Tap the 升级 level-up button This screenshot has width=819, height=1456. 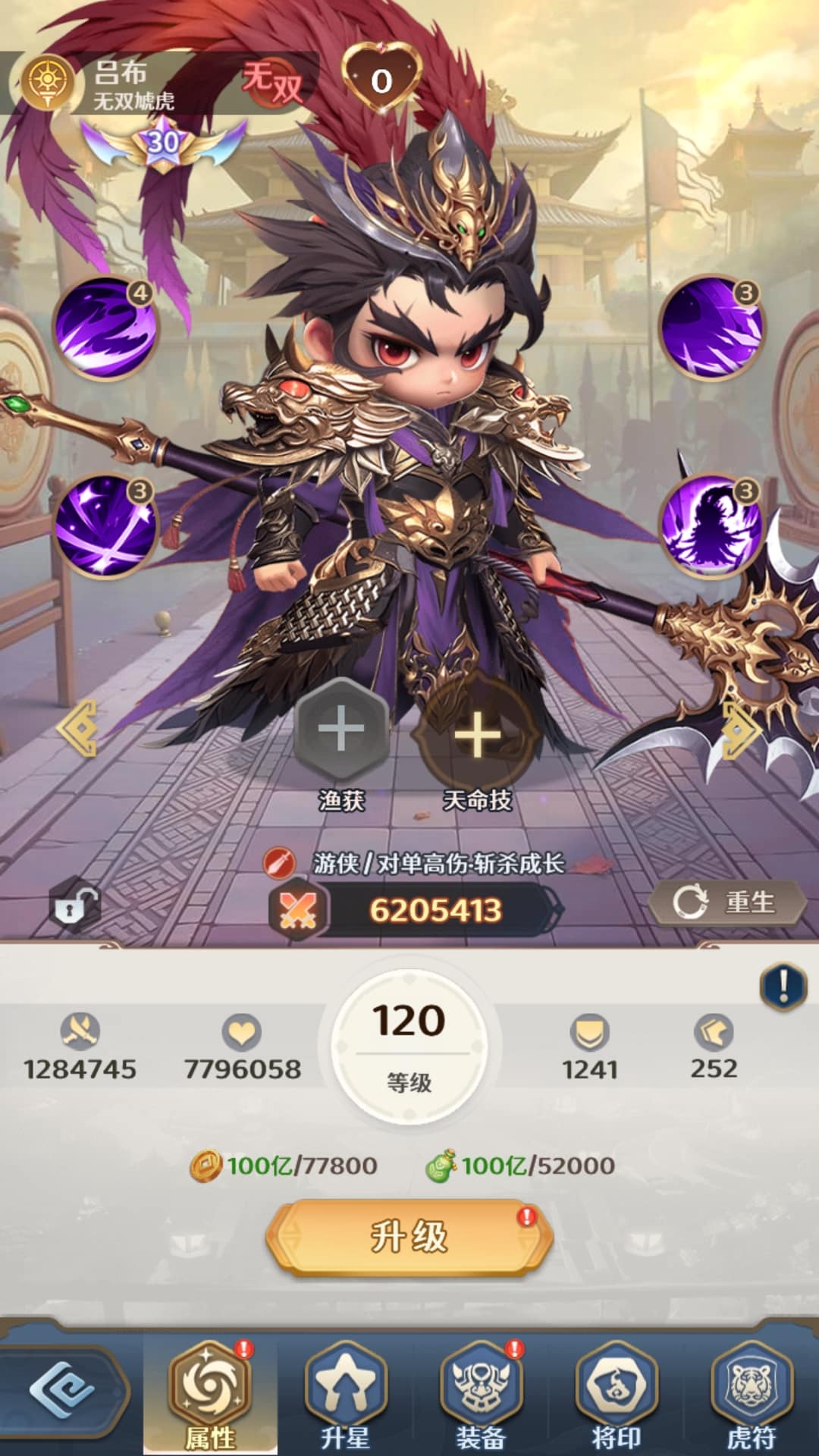pos(409,1238)
